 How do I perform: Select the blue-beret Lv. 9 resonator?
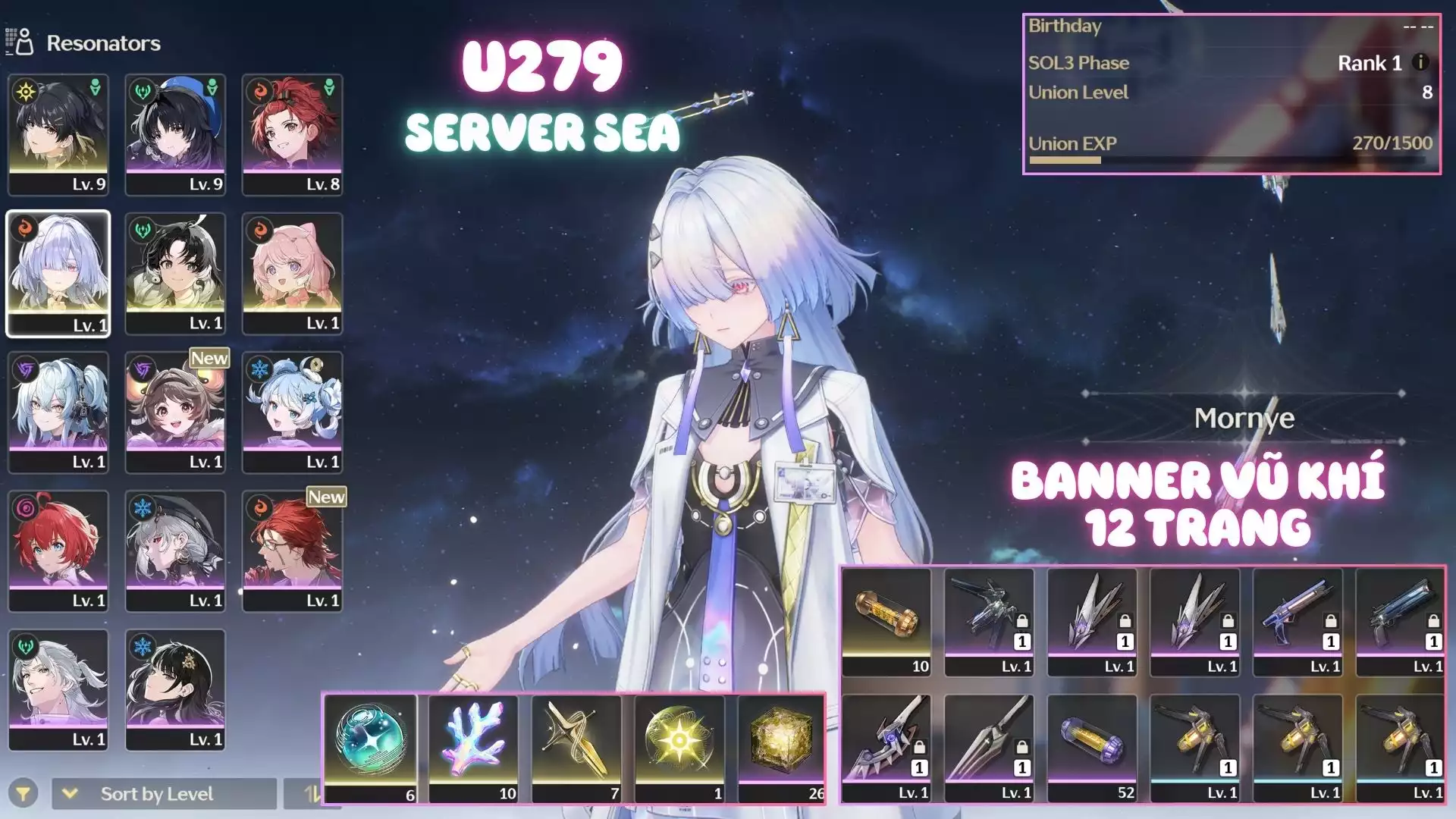pyautogui.click(x=175, y=134)
